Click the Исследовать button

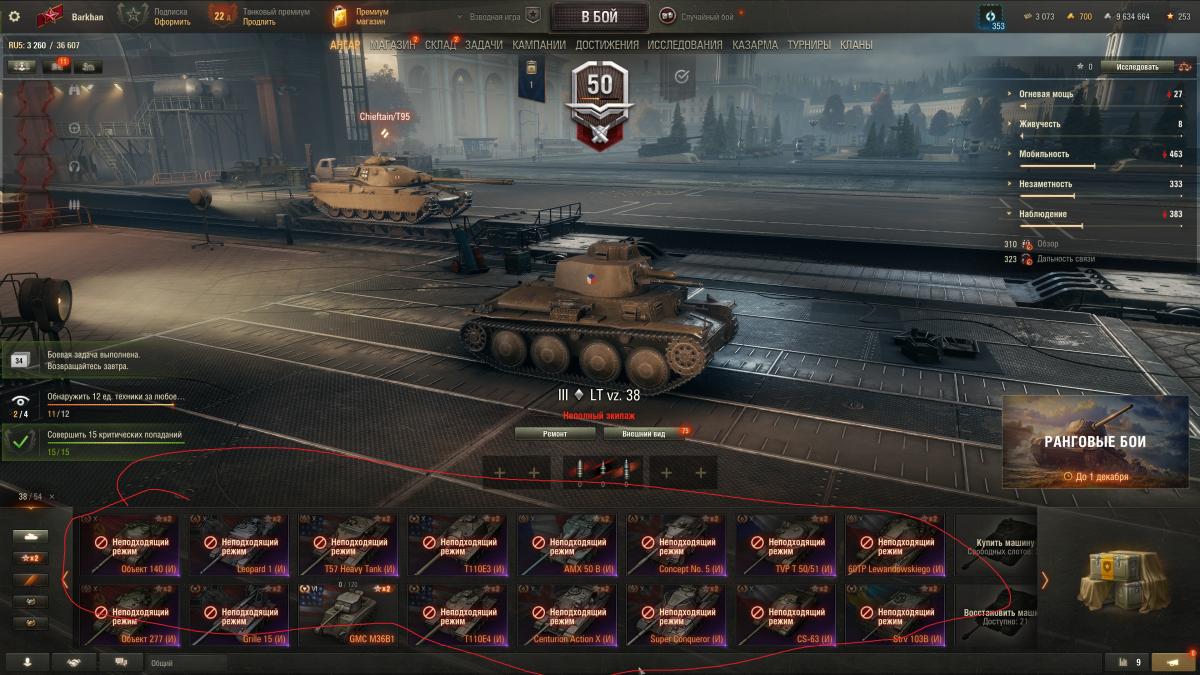pyautogui.click(x=1137, y=67)
